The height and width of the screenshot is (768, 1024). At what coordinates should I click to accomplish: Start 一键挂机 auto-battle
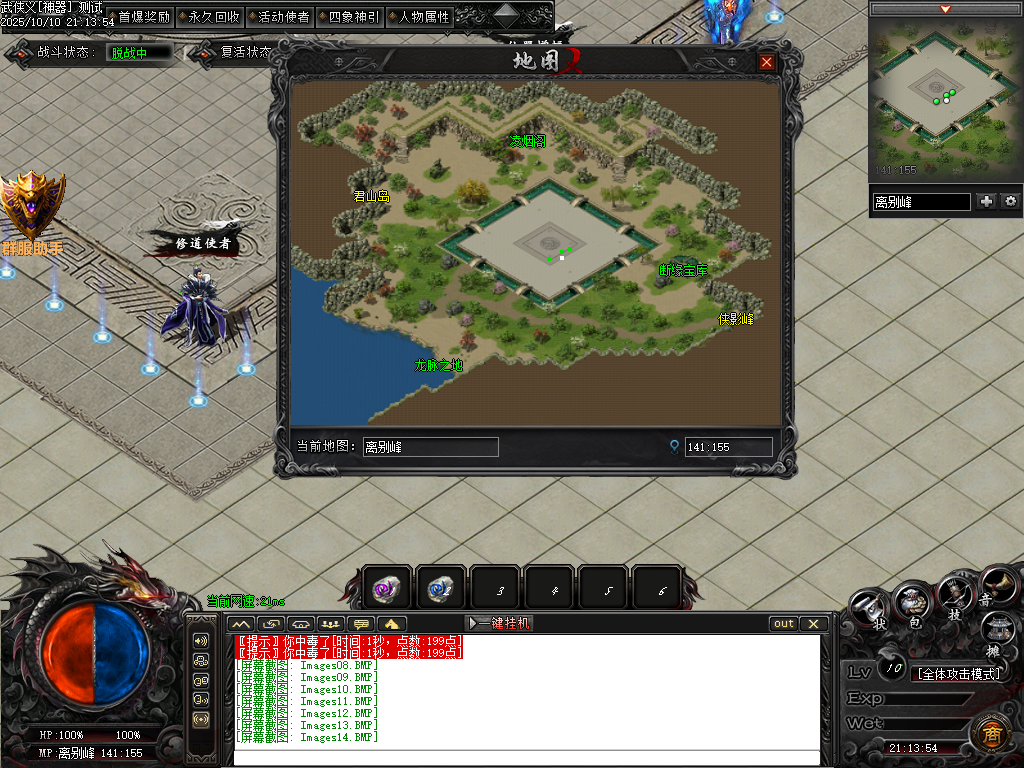pos(500,623)
